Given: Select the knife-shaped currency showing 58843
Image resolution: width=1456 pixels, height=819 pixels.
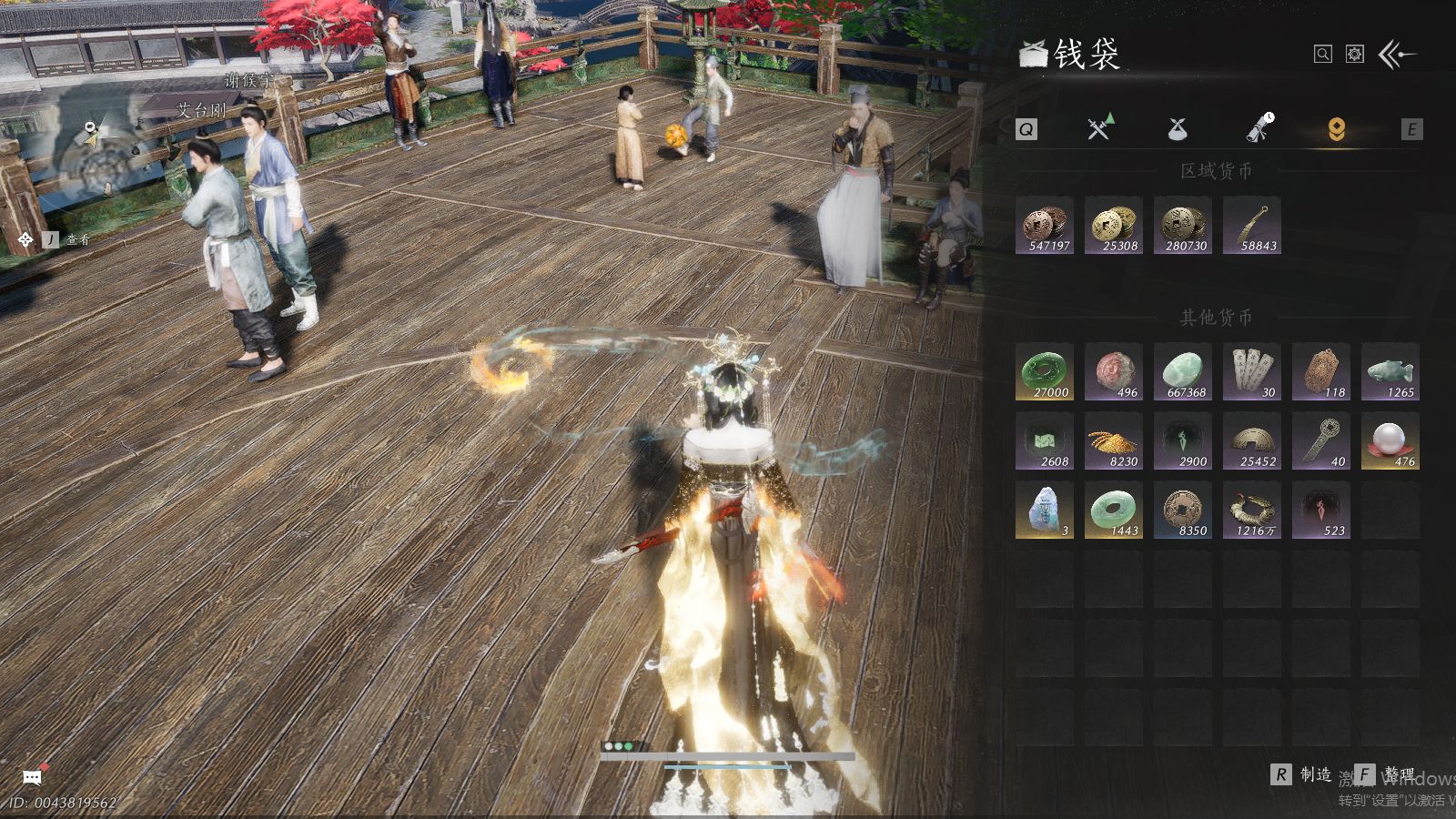Looking at the screenshot, I should (x=1252, y=225).
